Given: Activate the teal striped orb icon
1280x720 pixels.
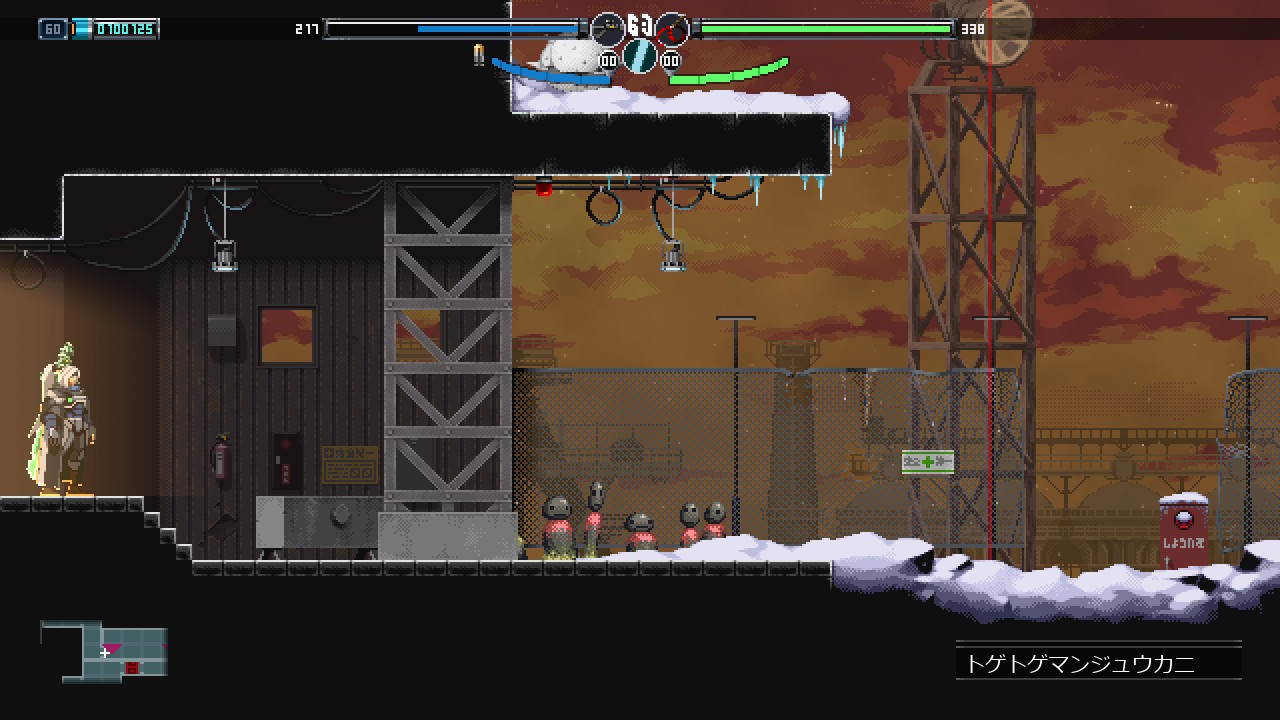Looking at the screenshot, I should pos(640,56).
